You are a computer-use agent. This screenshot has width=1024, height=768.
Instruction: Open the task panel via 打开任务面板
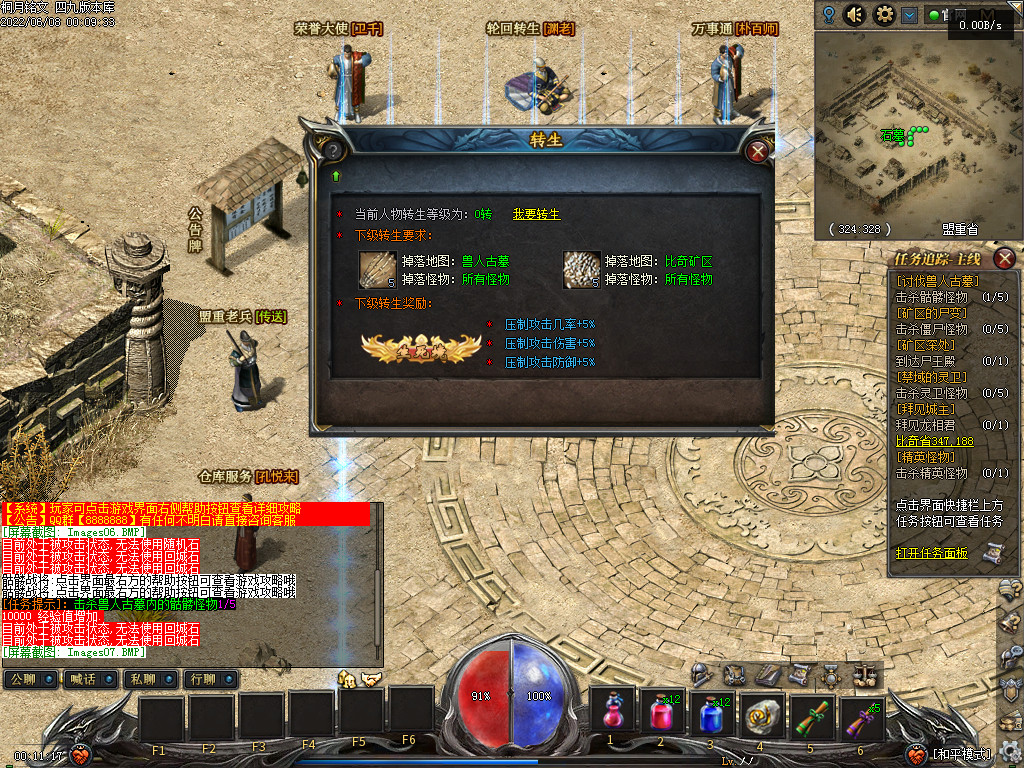[x=932, y=553]
